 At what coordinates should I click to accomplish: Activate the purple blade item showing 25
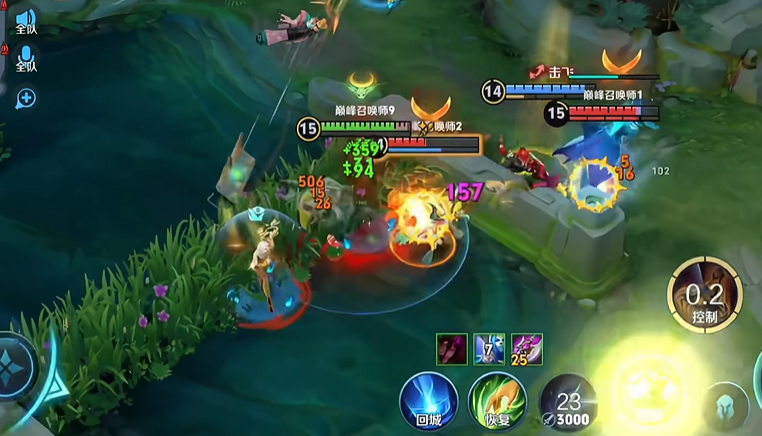[527, 349]
